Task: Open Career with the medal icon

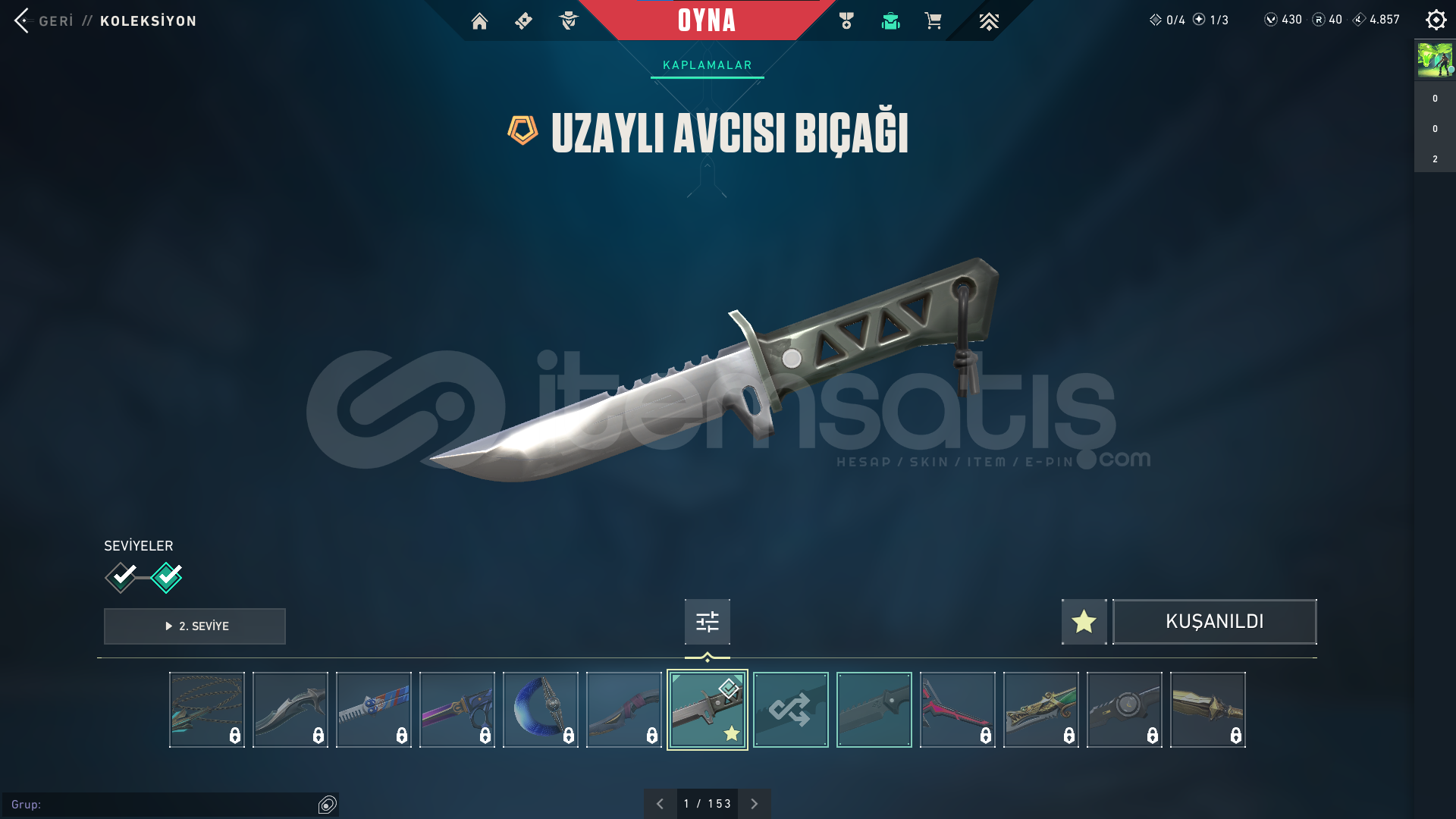Action: coord(846,21)
